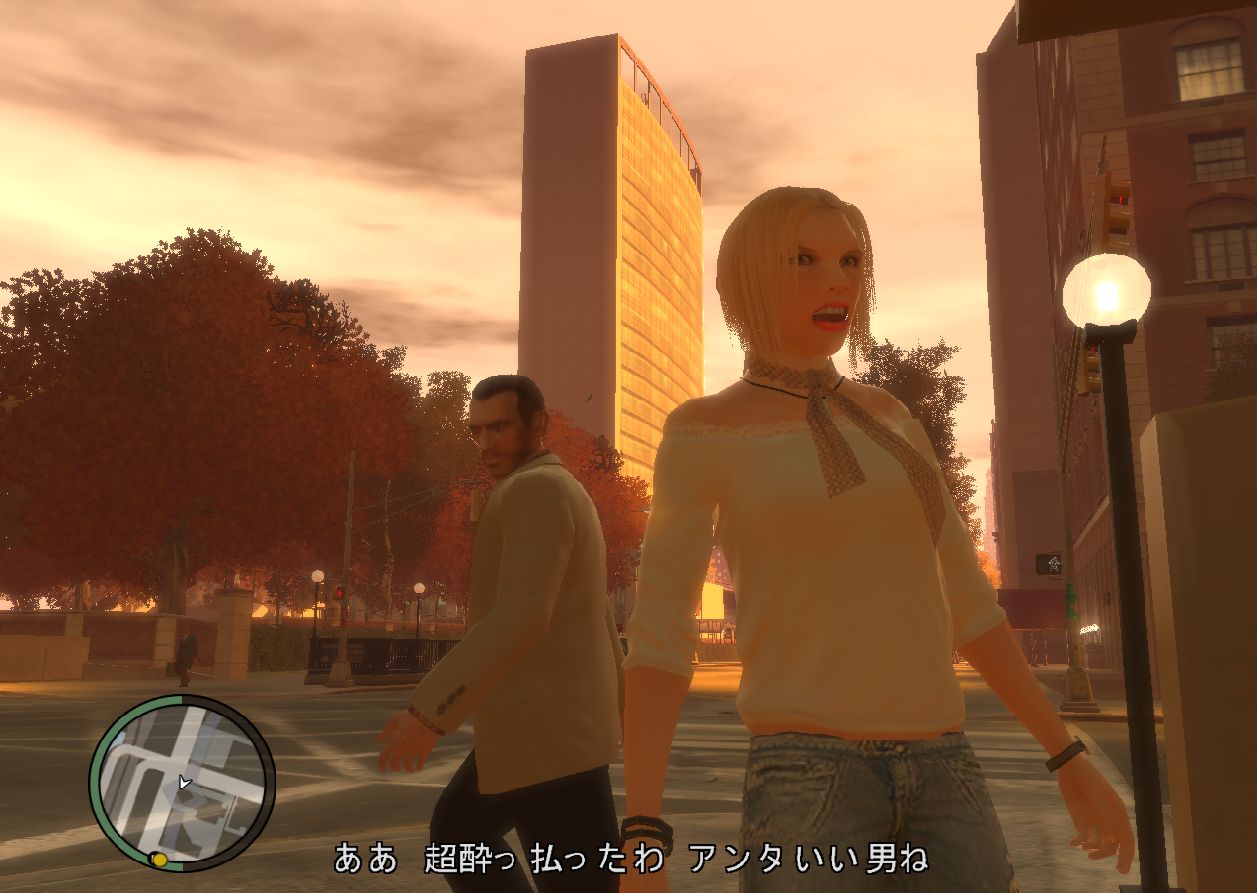1257x893 pixels.
Task: Select the yellow blip on the radar edge
Action: [x=158, y=859]
